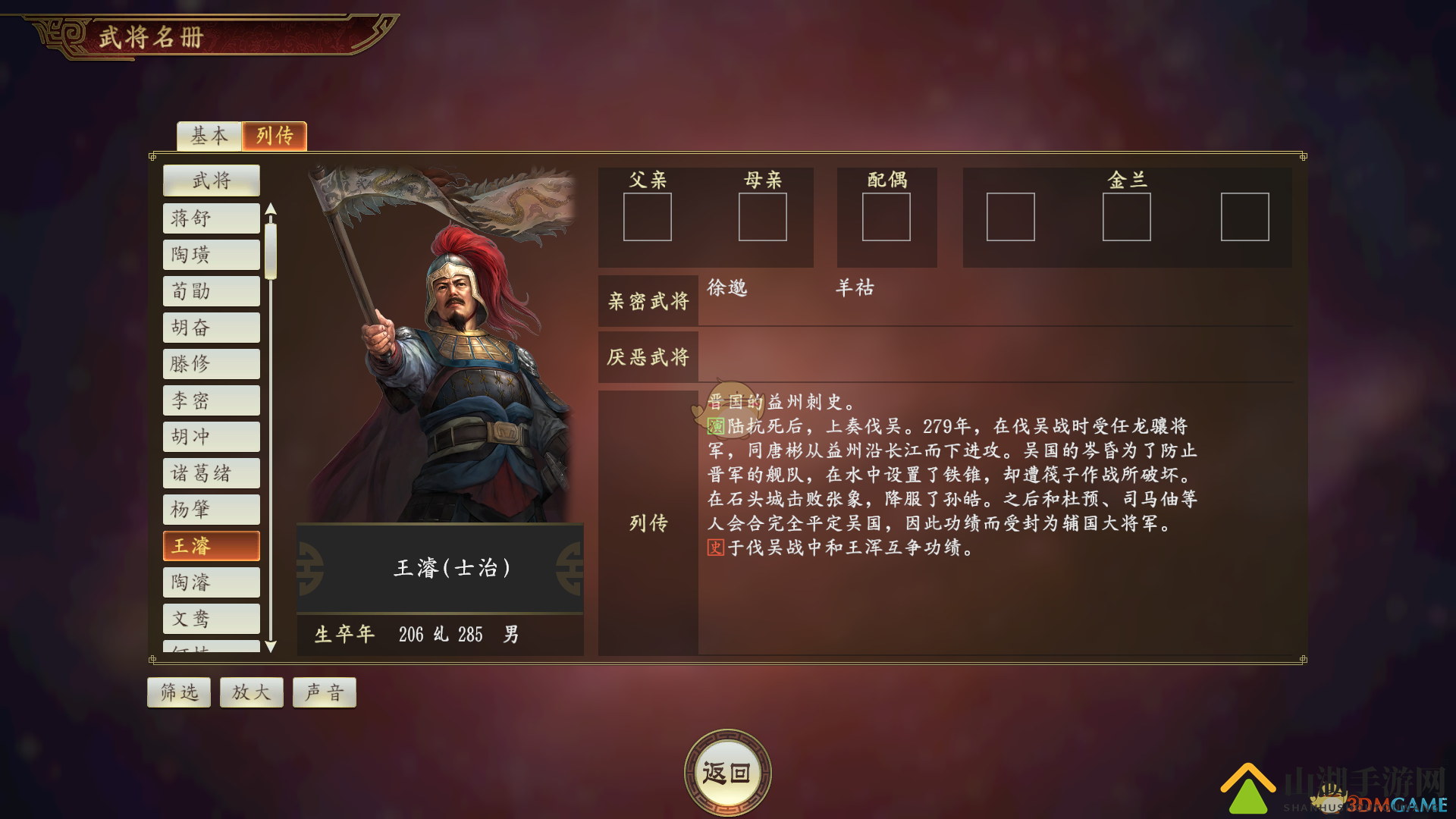Switch to the 列传 tab
Image resolution: width=1456 pixels, height=819 pixels.
click(274, 136)
